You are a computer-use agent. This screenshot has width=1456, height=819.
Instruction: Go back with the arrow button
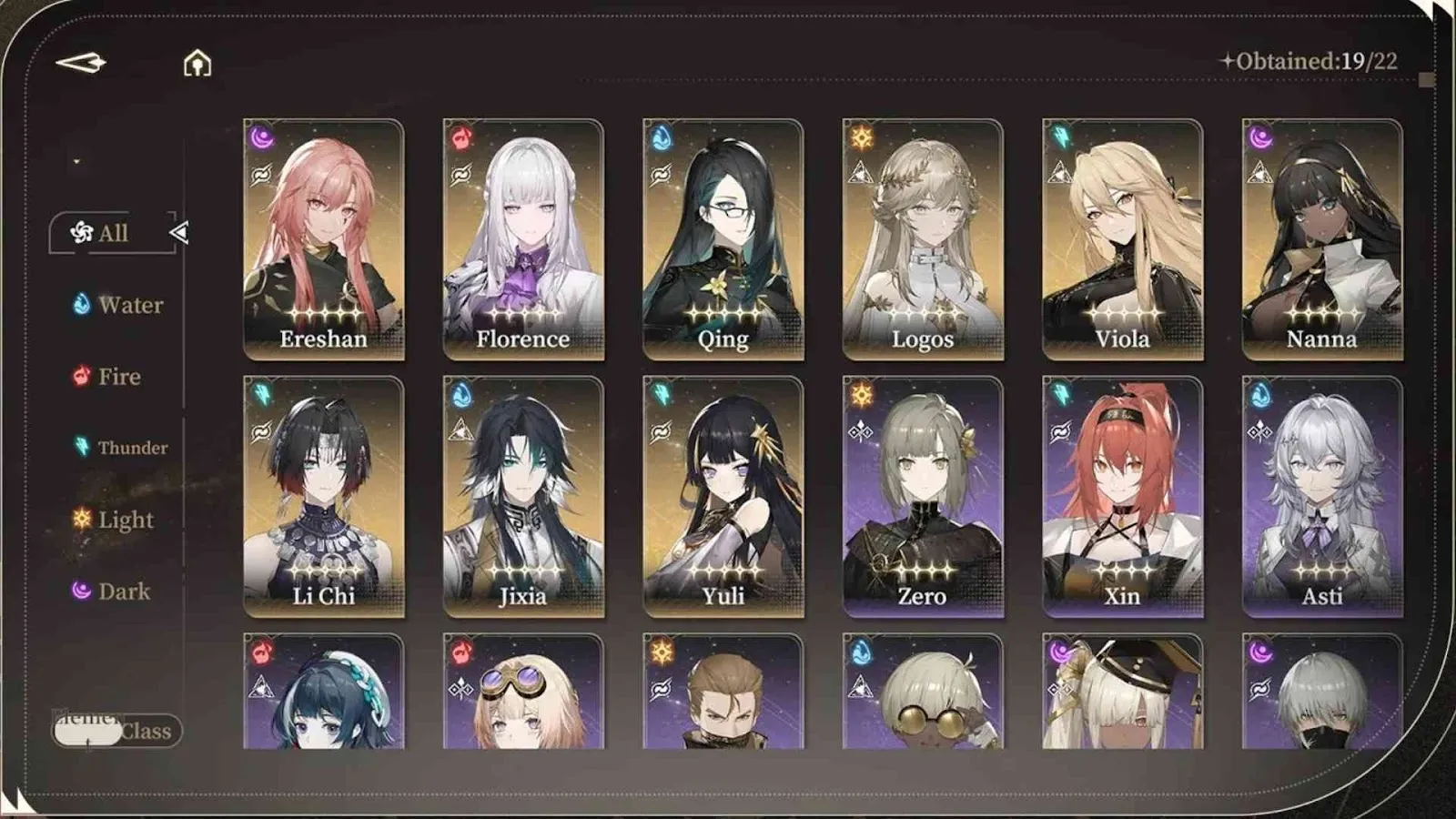(81, 63)
